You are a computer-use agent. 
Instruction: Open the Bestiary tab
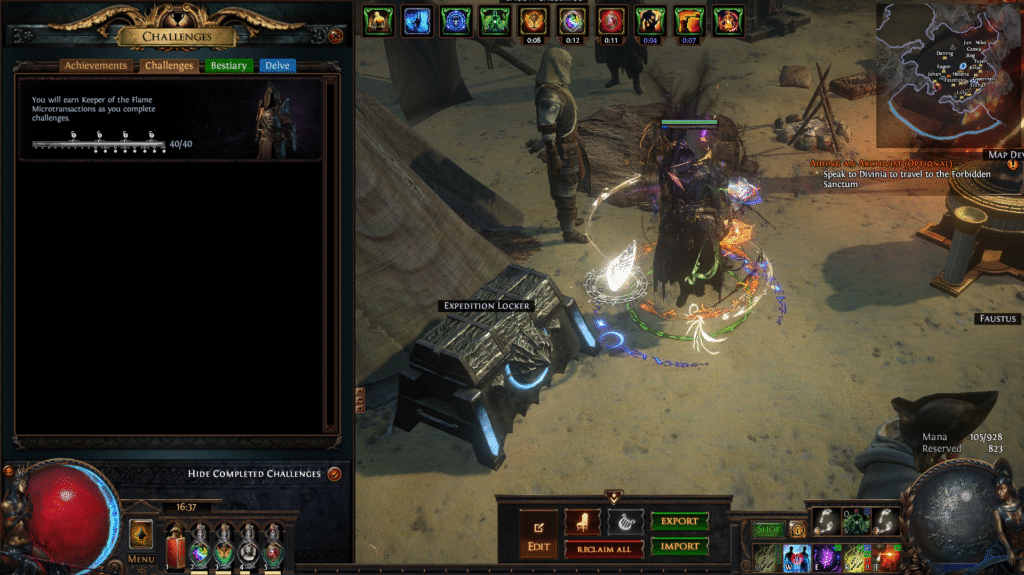pyautogui.click(x=228, y=66)
